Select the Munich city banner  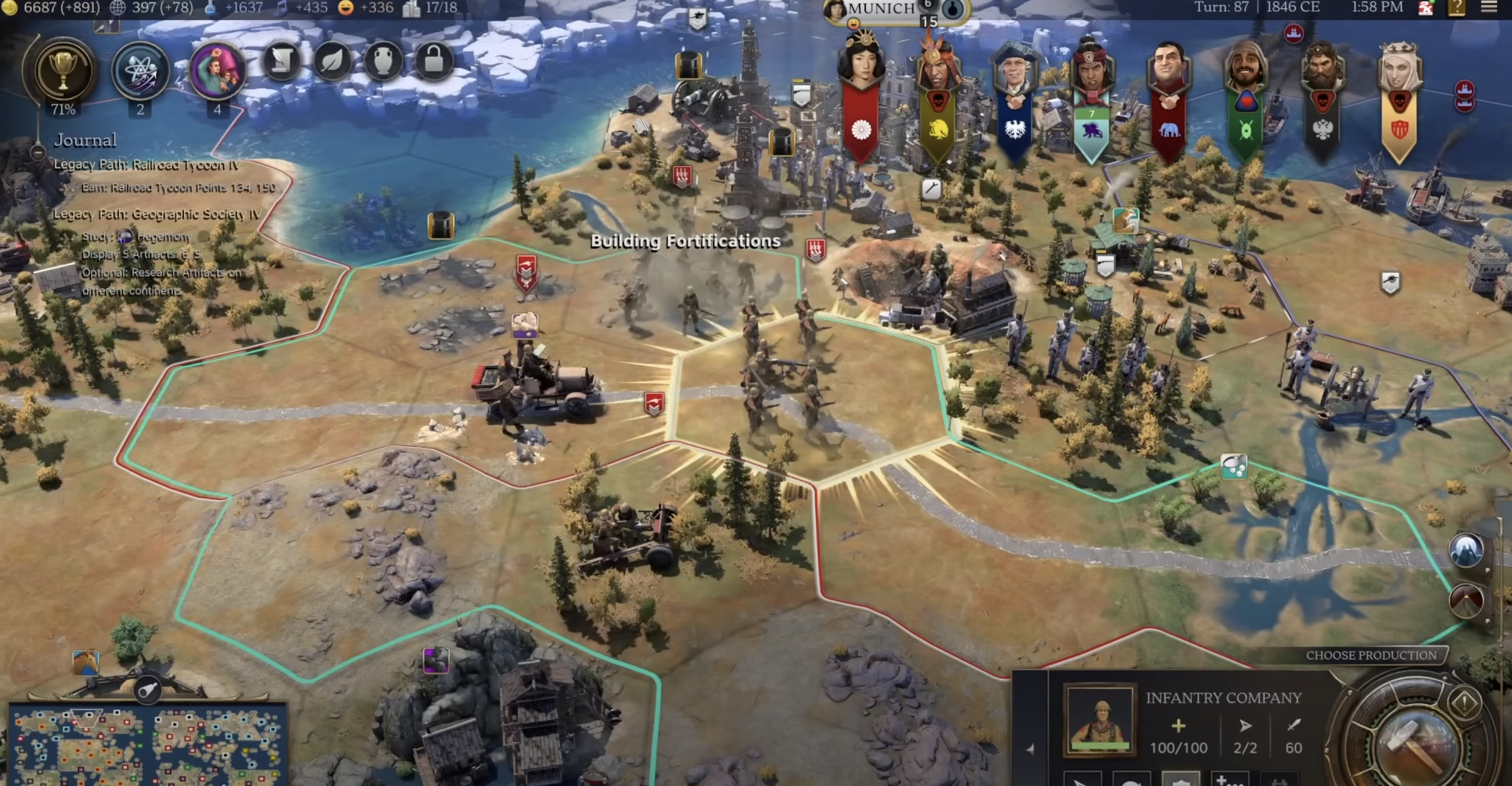coord(881,9)
